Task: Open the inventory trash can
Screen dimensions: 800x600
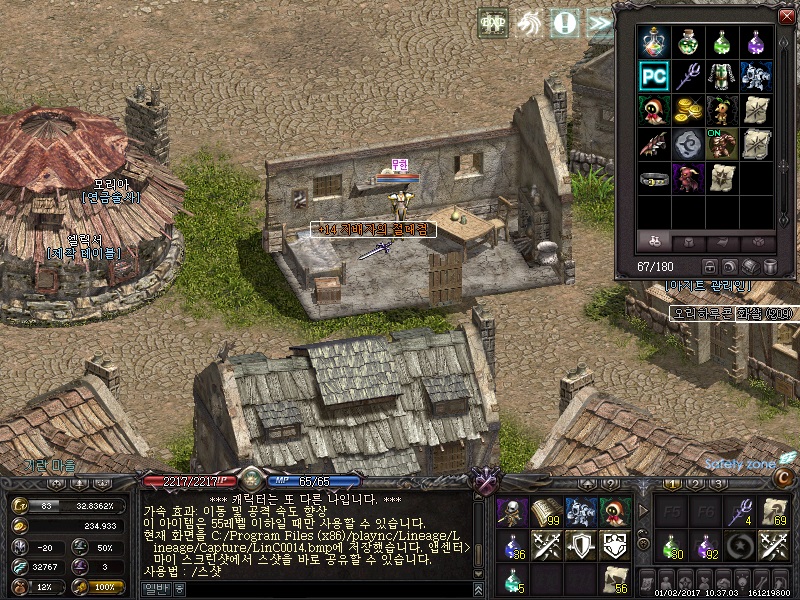Action: [770, 267]
